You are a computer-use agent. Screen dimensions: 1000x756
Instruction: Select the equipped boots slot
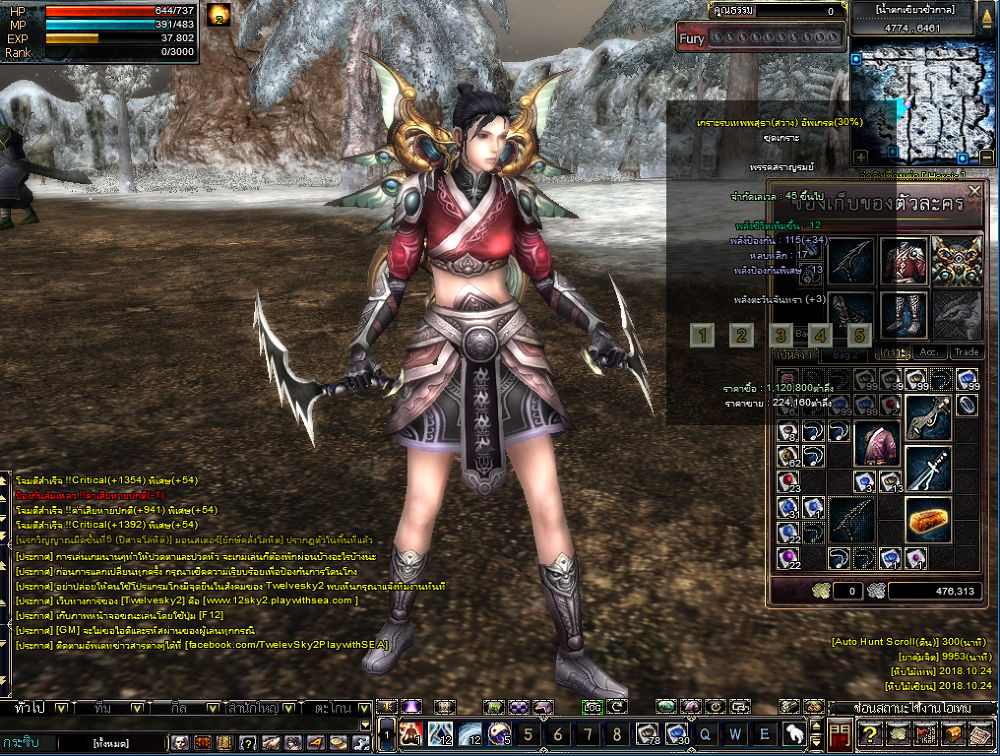pos(904,315)
